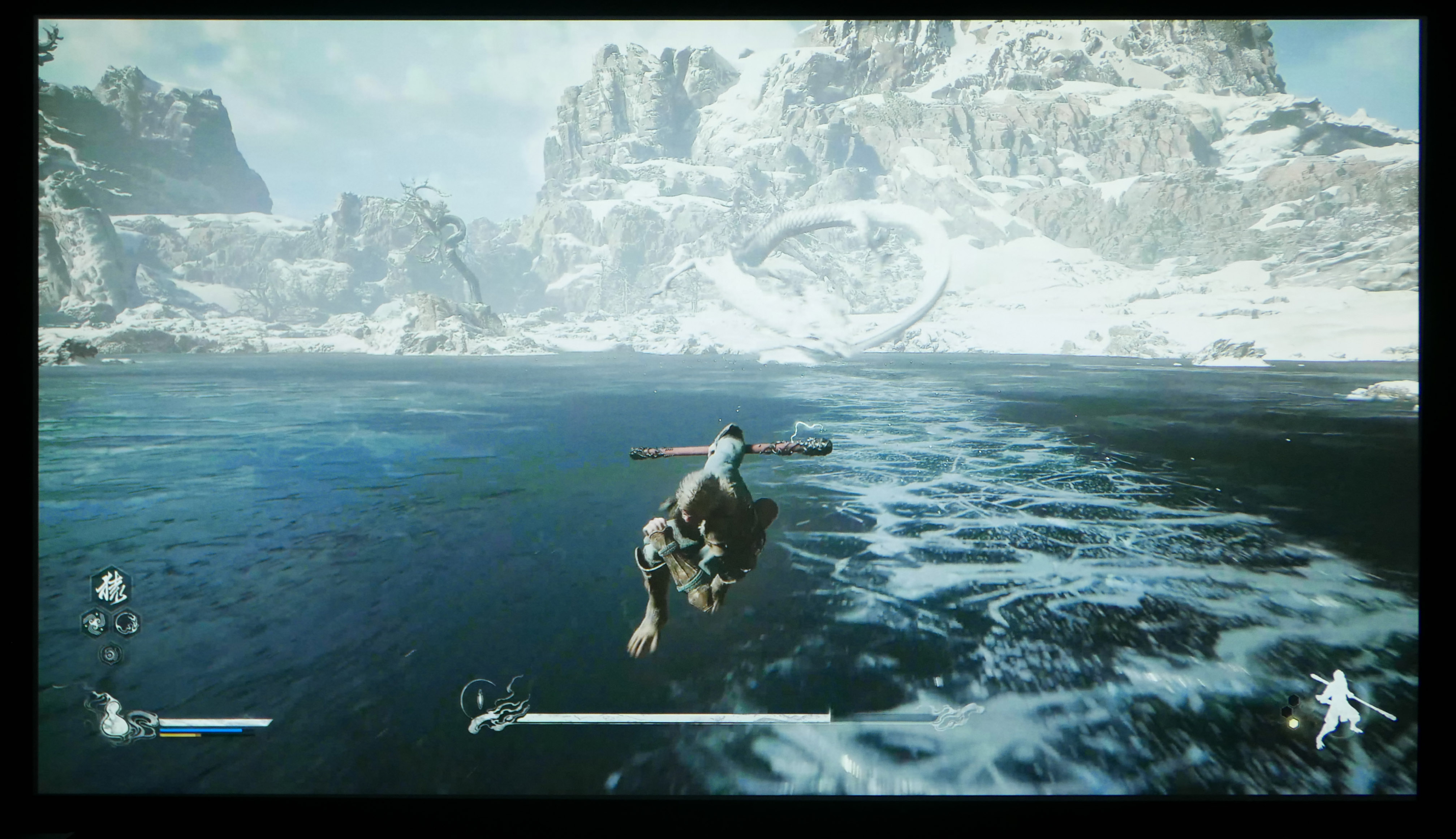Activate the flaming ring spell icon
The image size is (1456, 839).
tap(127, 622)
